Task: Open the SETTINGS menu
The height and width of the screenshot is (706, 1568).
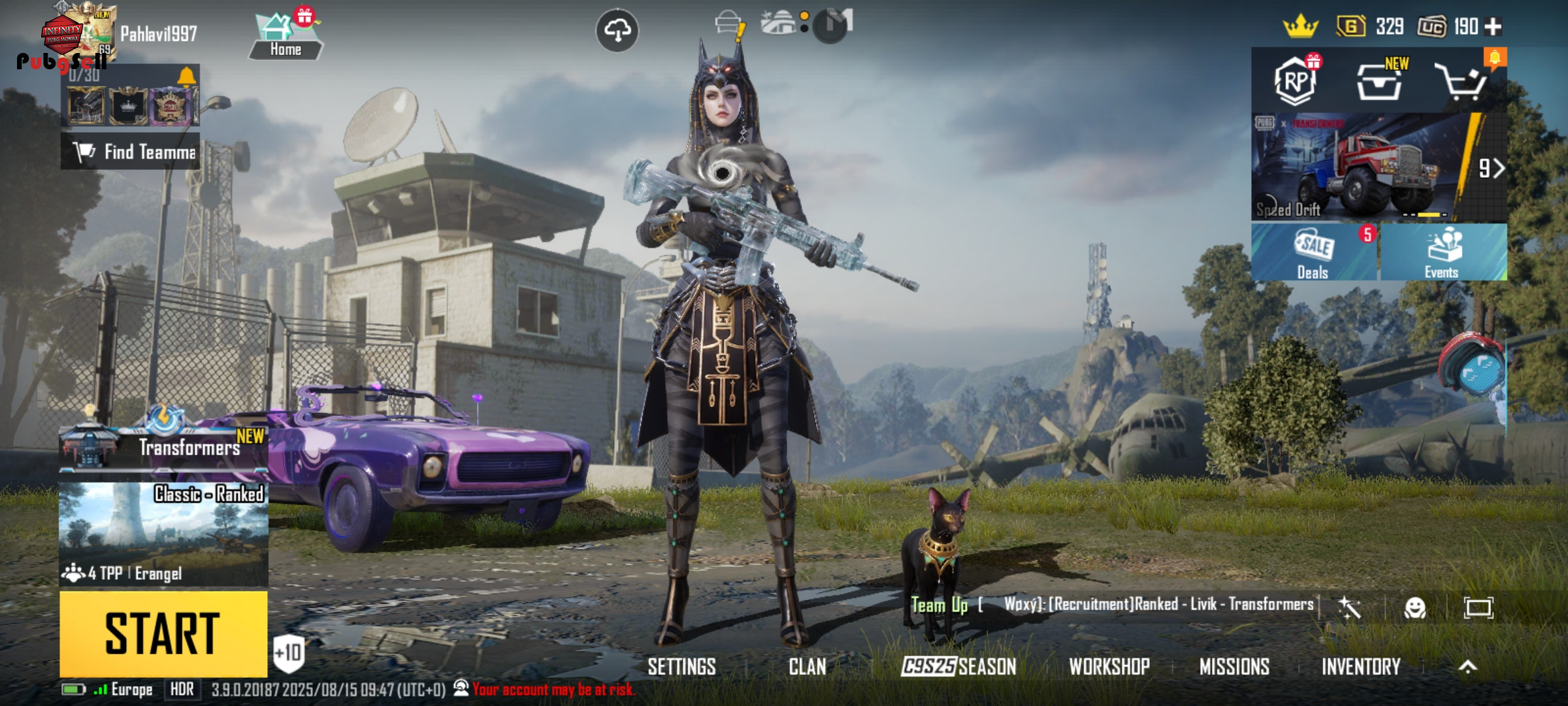Action: coord(681,667)
